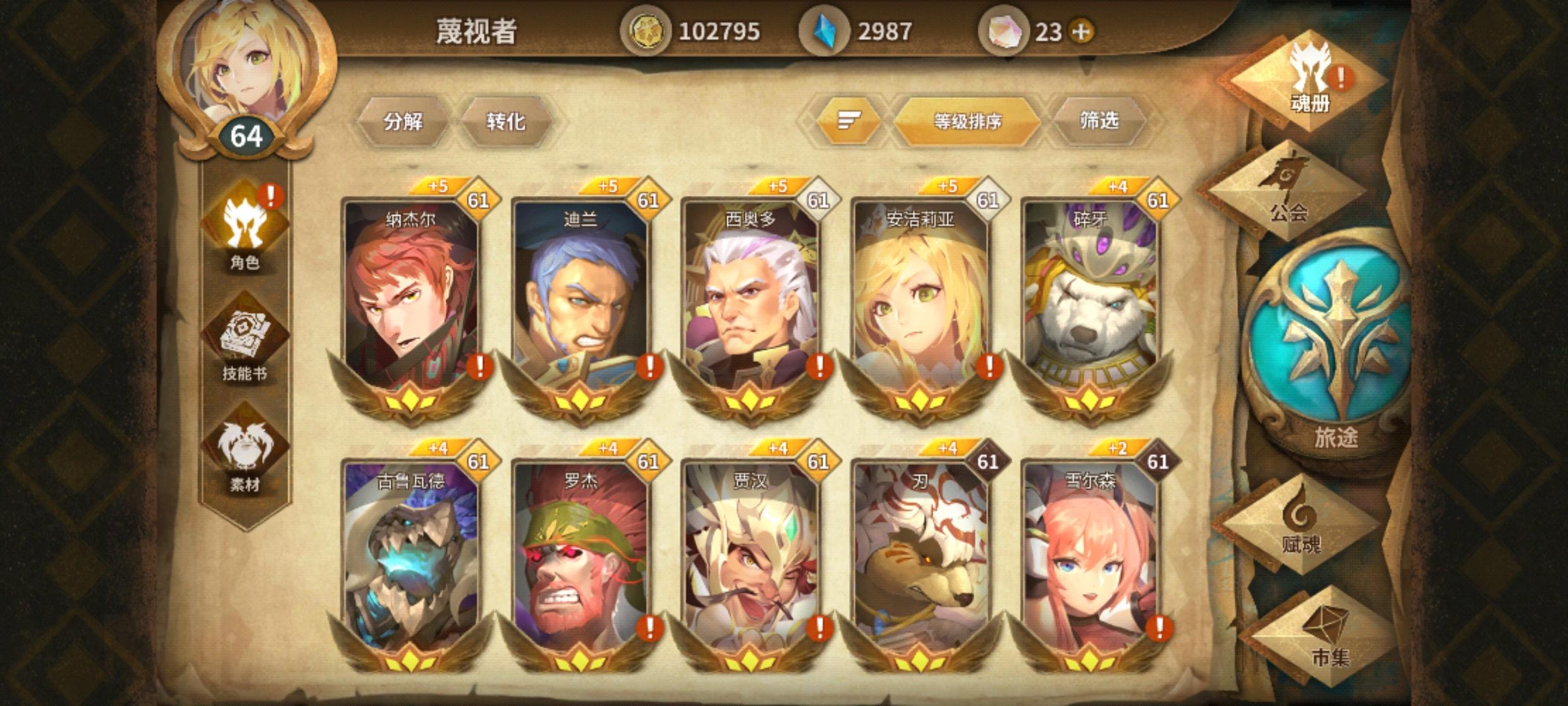Switch to the 等级排序 level sort tab
1568x706 pixels.
click(969, 121)
